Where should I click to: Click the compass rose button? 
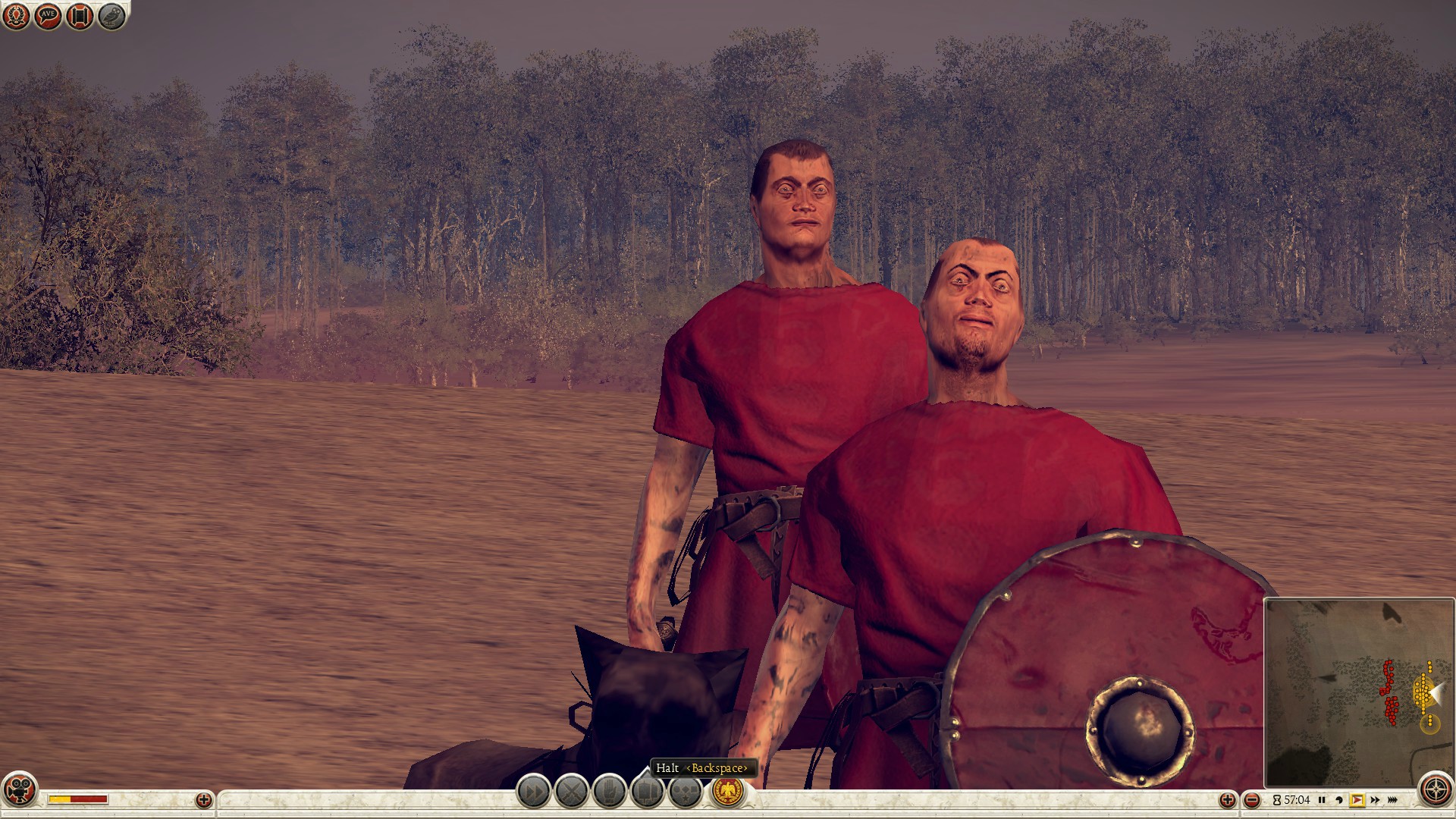[x=1435, y=790]
